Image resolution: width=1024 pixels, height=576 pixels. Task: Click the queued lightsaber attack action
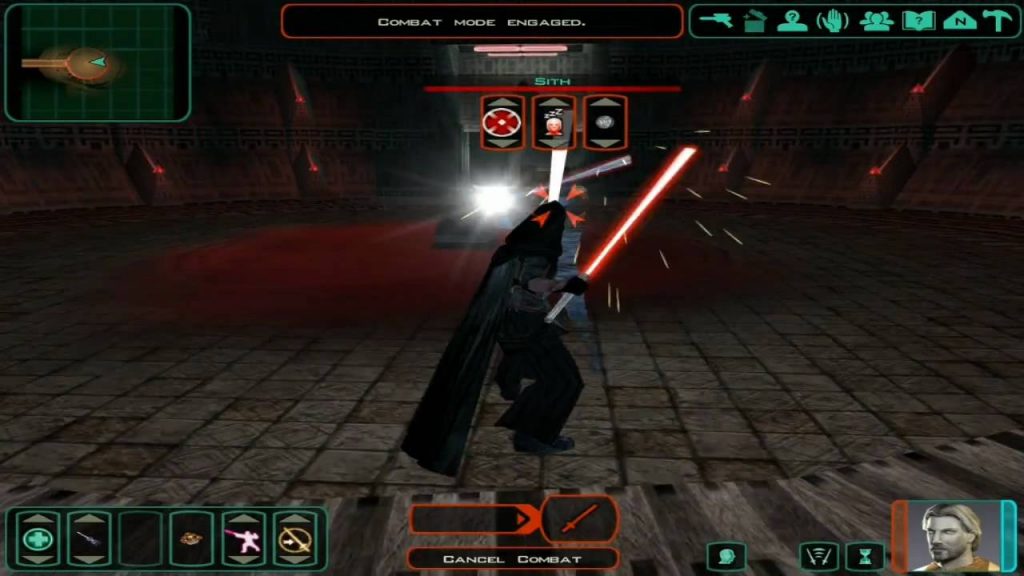click(578, 519)
